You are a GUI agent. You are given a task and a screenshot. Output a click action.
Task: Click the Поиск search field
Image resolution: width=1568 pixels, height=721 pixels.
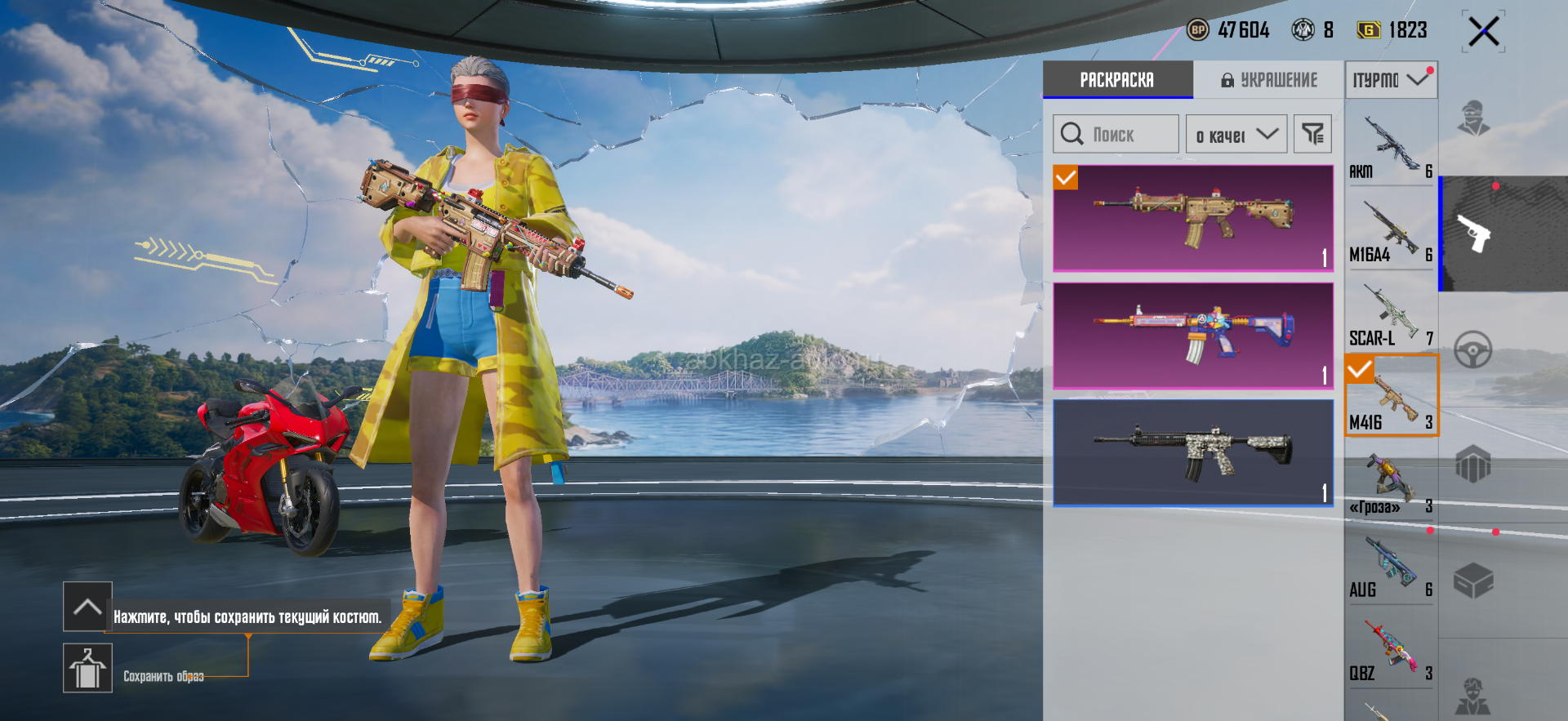(x=1116, y=135)
